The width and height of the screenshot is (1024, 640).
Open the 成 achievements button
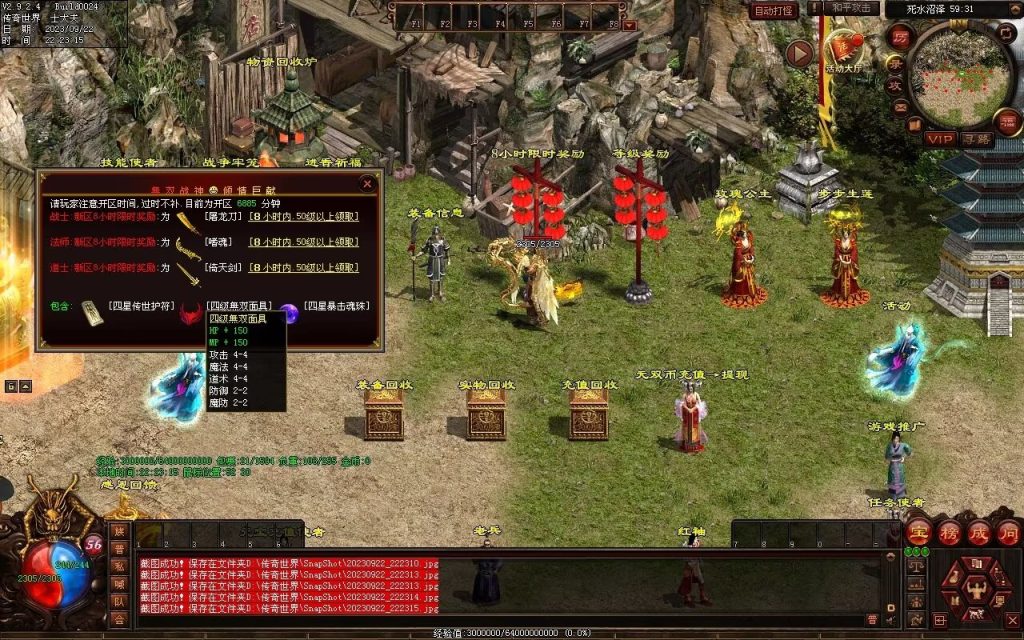pos(979,531)
